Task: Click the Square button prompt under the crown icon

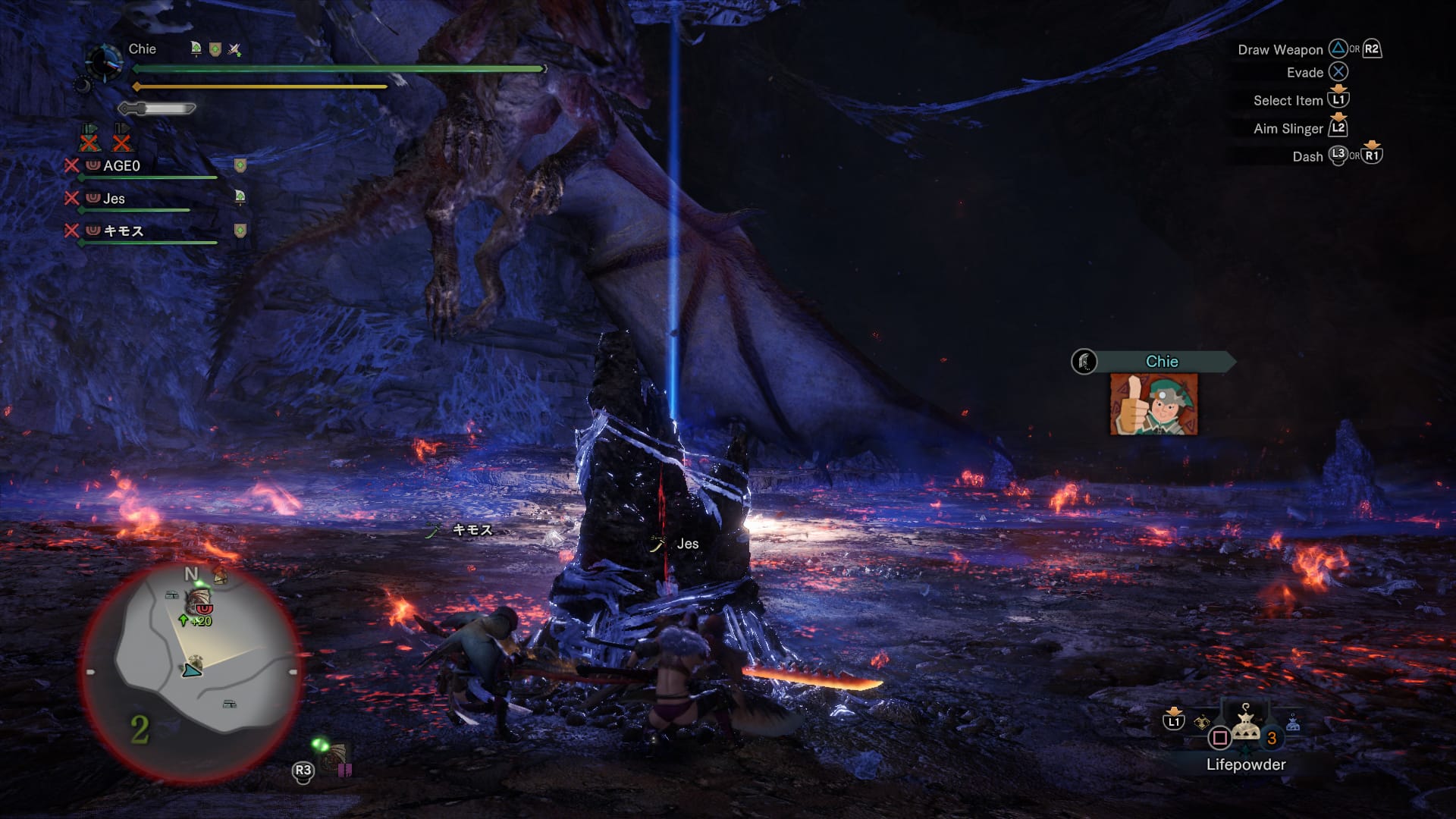Action: pos(1219,736)
